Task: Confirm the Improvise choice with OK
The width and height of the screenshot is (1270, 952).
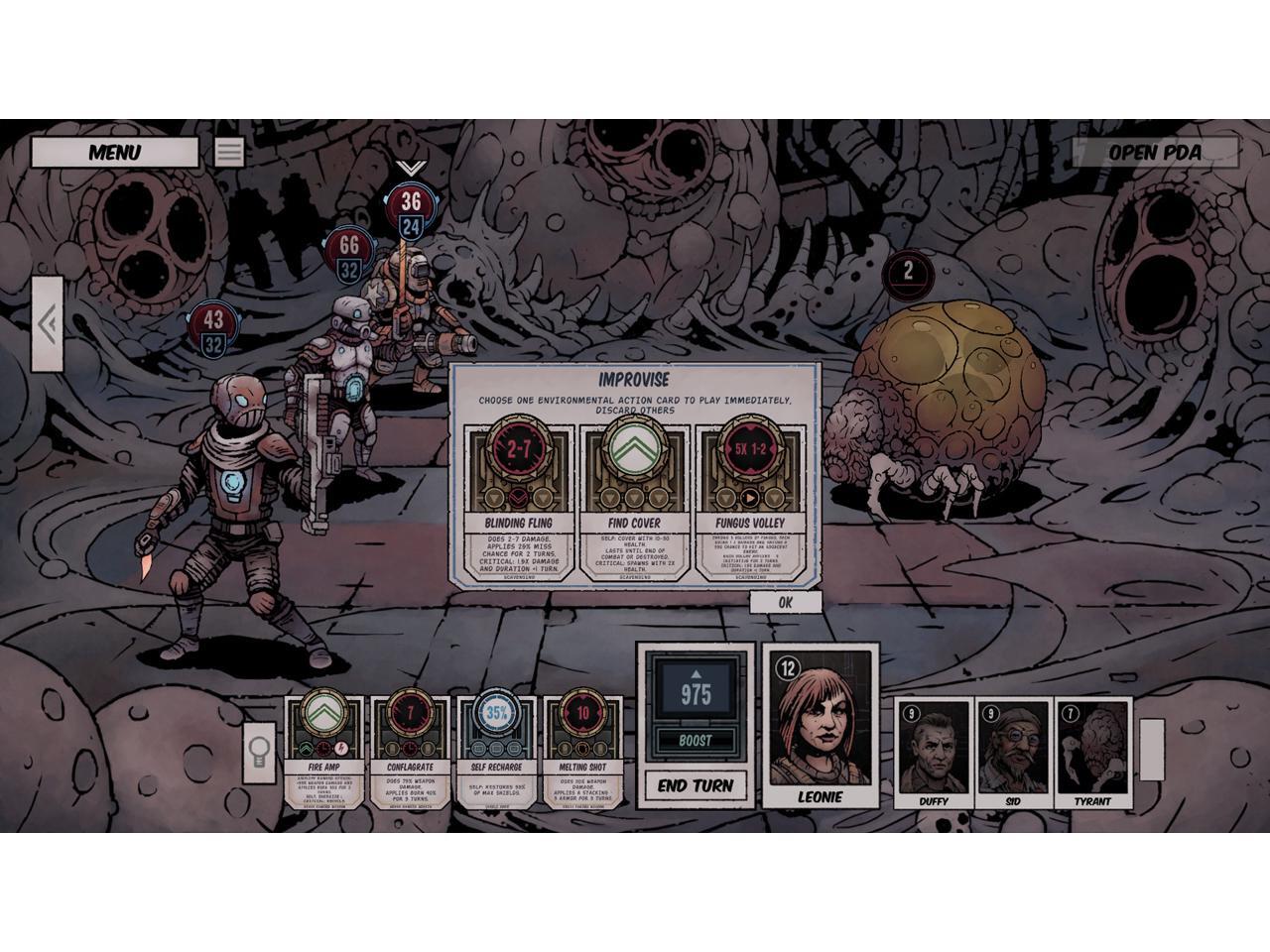Action: point(785,602)
